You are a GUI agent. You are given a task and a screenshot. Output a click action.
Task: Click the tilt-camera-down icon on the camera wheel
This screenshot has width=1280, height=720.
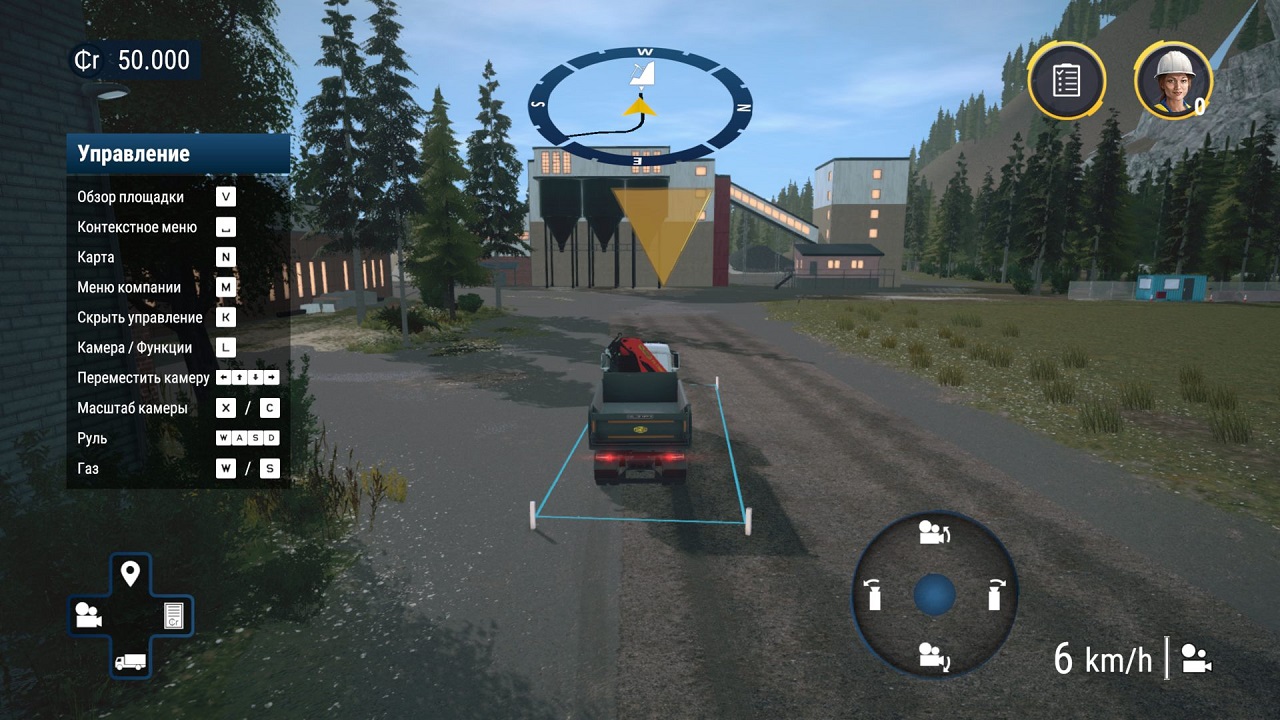tap(933, 655)
